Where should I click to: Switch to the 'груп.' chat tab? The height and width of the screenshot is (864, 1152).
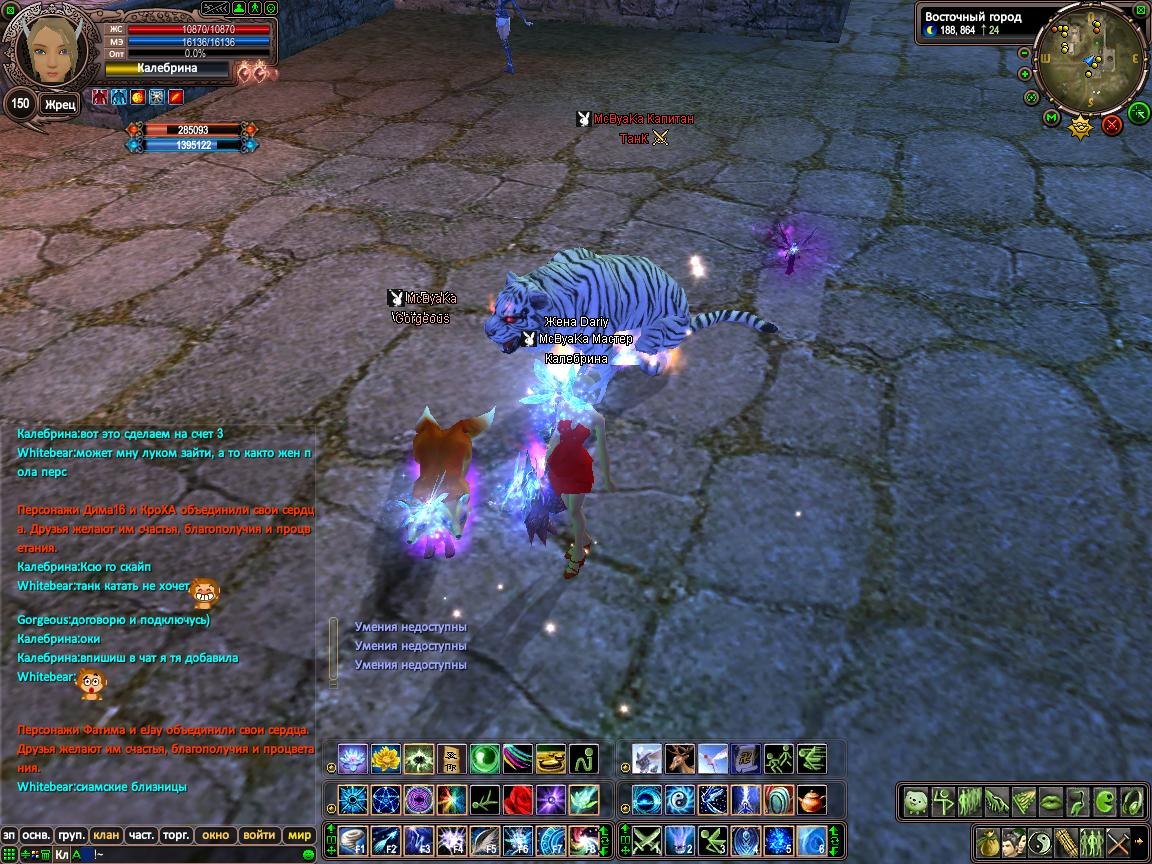pos(70,835)
